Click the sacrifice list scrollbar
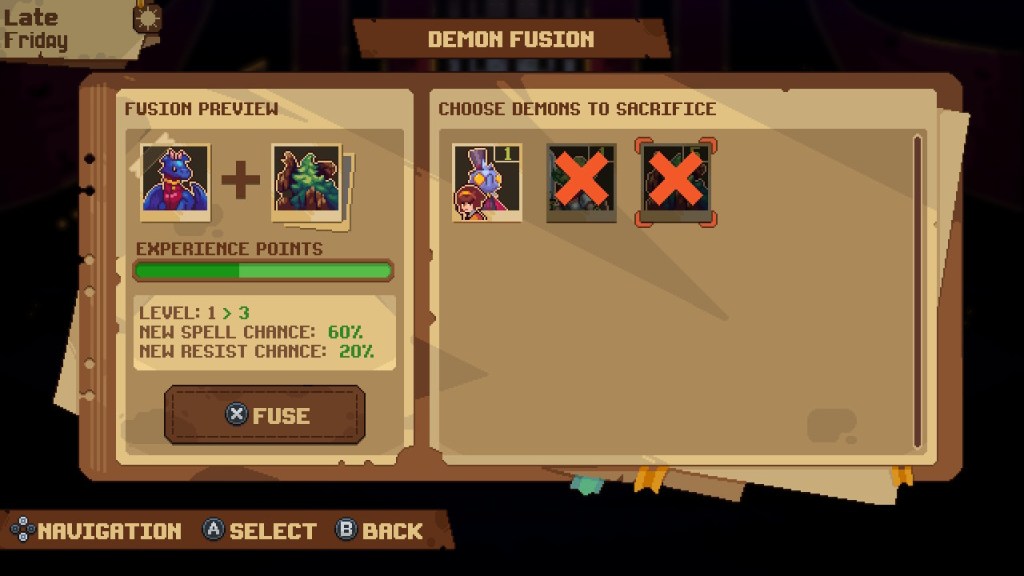1024x576 pixels. pos(917,292)
